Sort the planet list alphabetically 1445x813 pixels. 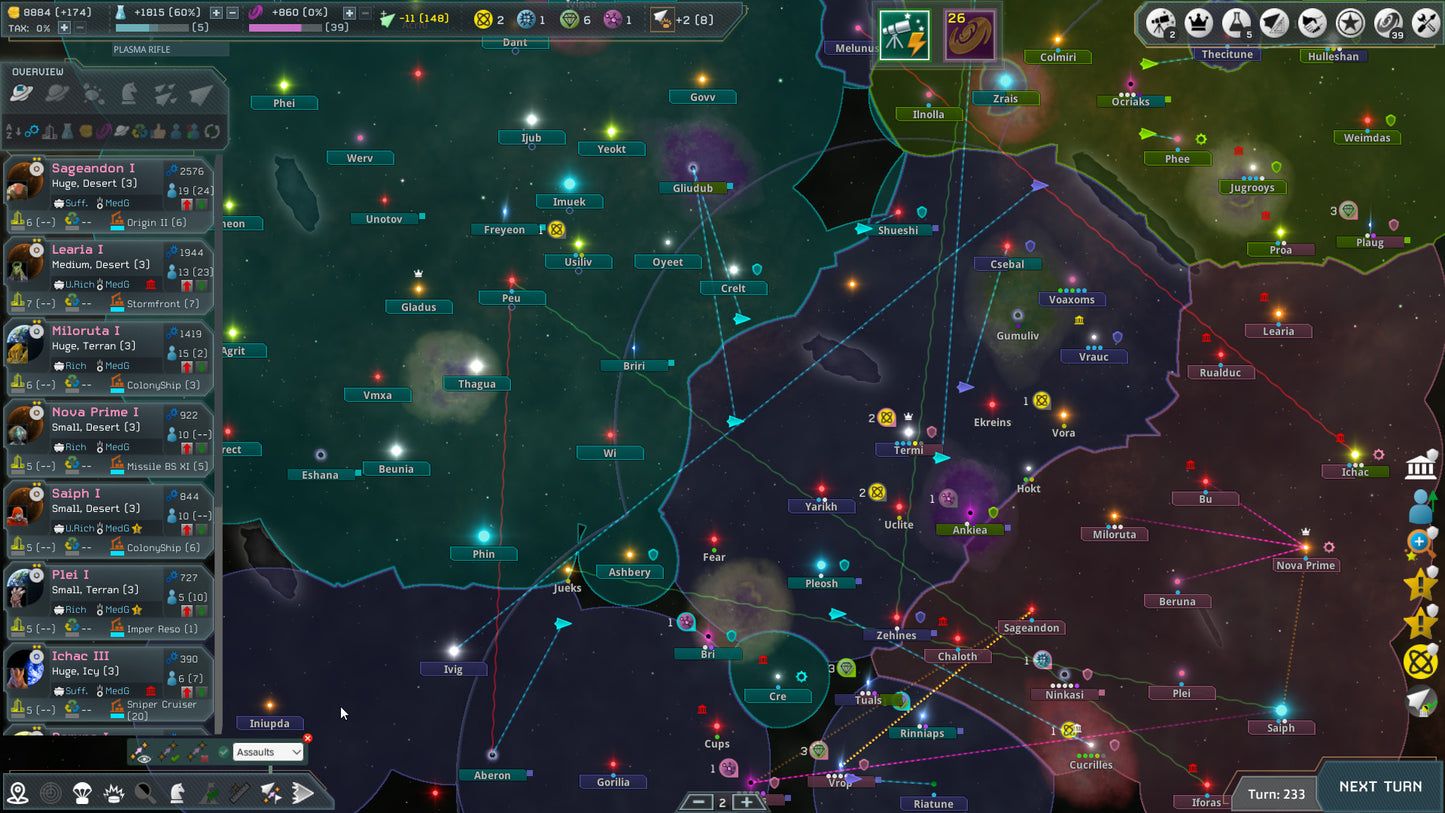(14, 131)
